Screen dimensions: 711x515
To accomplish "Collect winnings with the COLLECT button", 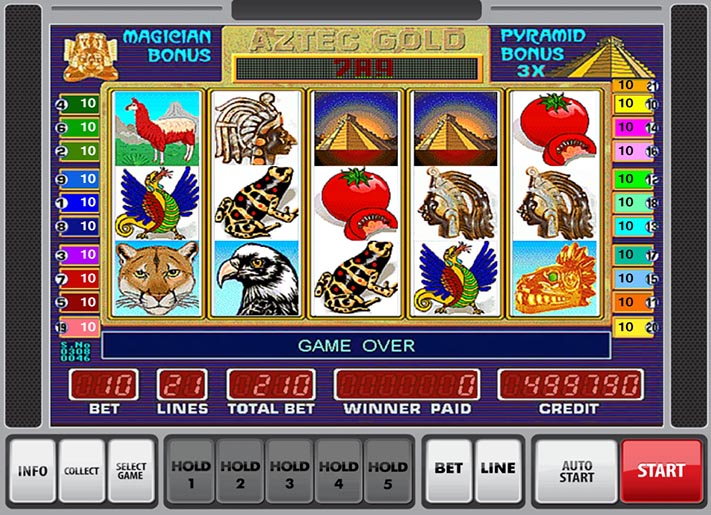I will coord(82,469).
